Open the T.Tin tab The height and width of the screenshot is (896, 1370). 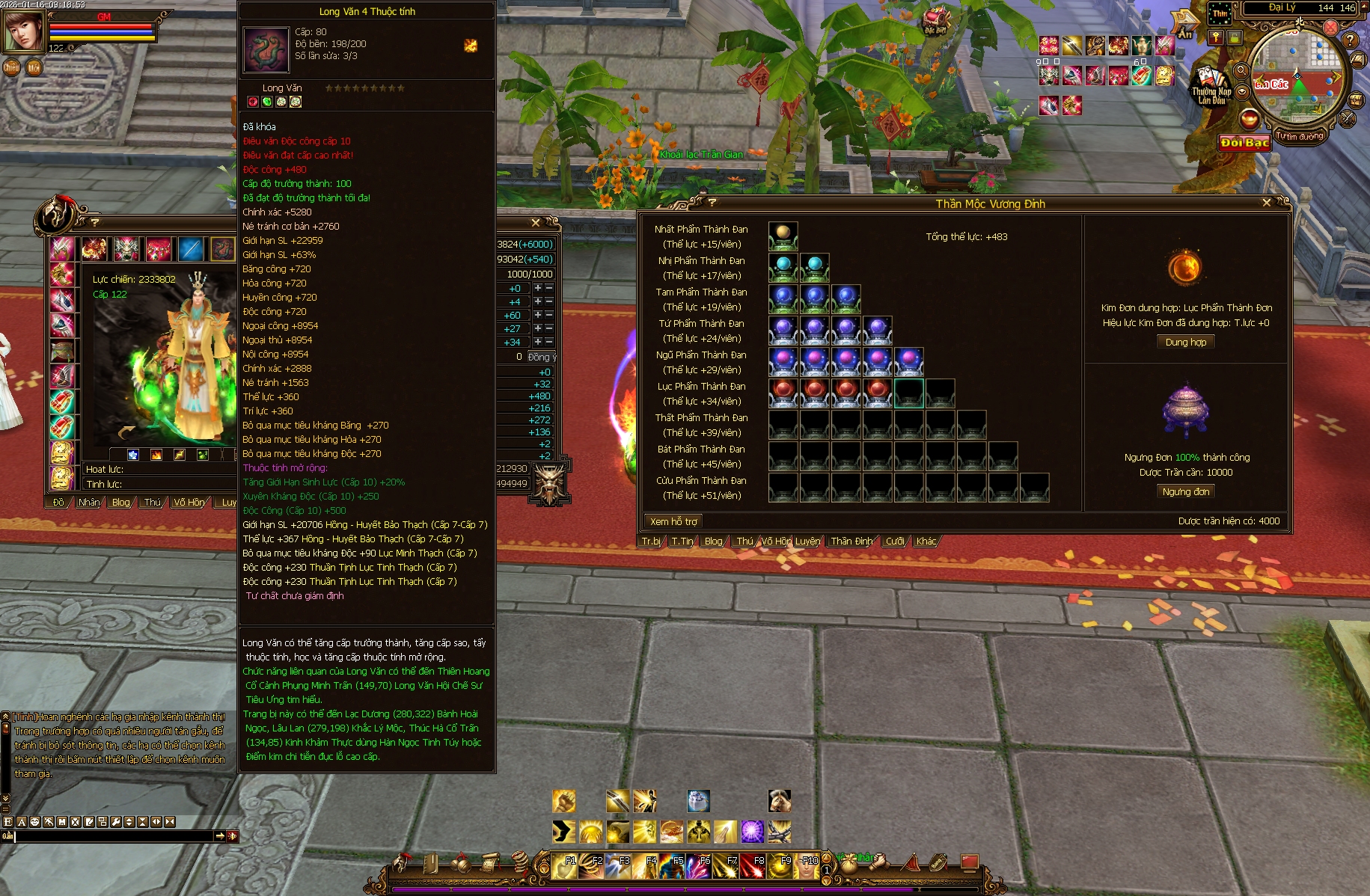point(682,541)
